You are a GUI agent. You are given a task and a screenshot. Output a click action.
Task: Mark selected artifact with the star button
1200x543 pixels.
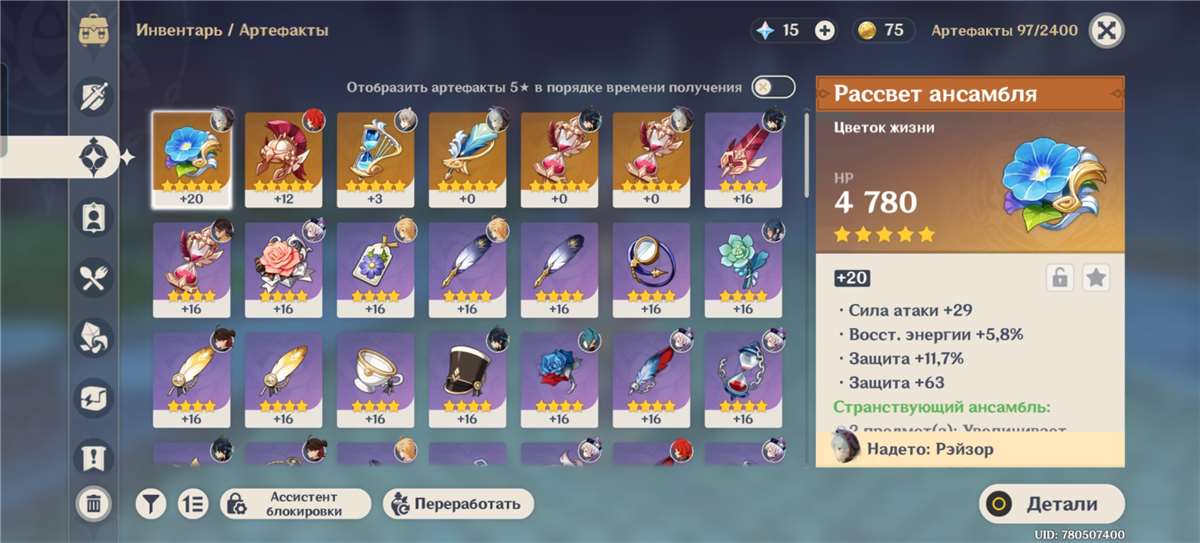1097,278
